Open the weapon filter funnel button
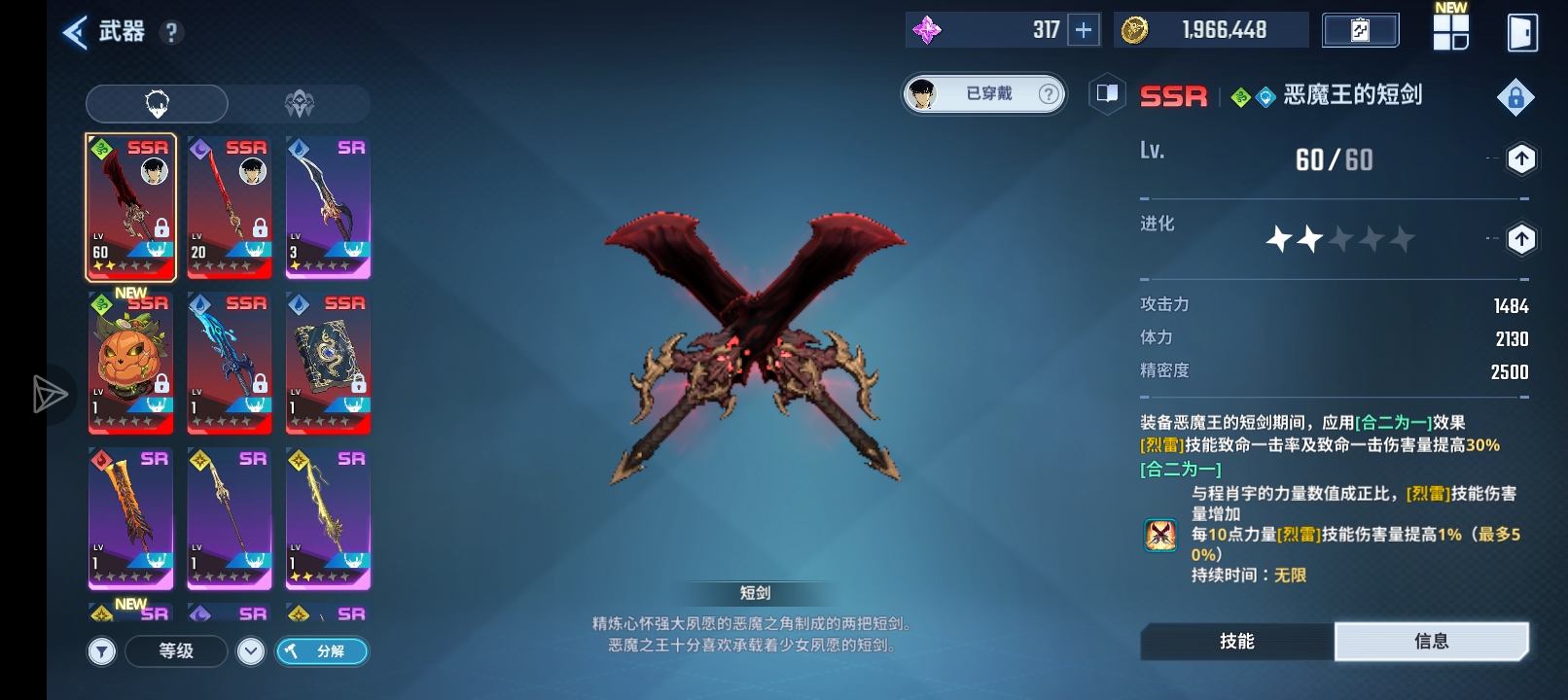 point(101,651)
